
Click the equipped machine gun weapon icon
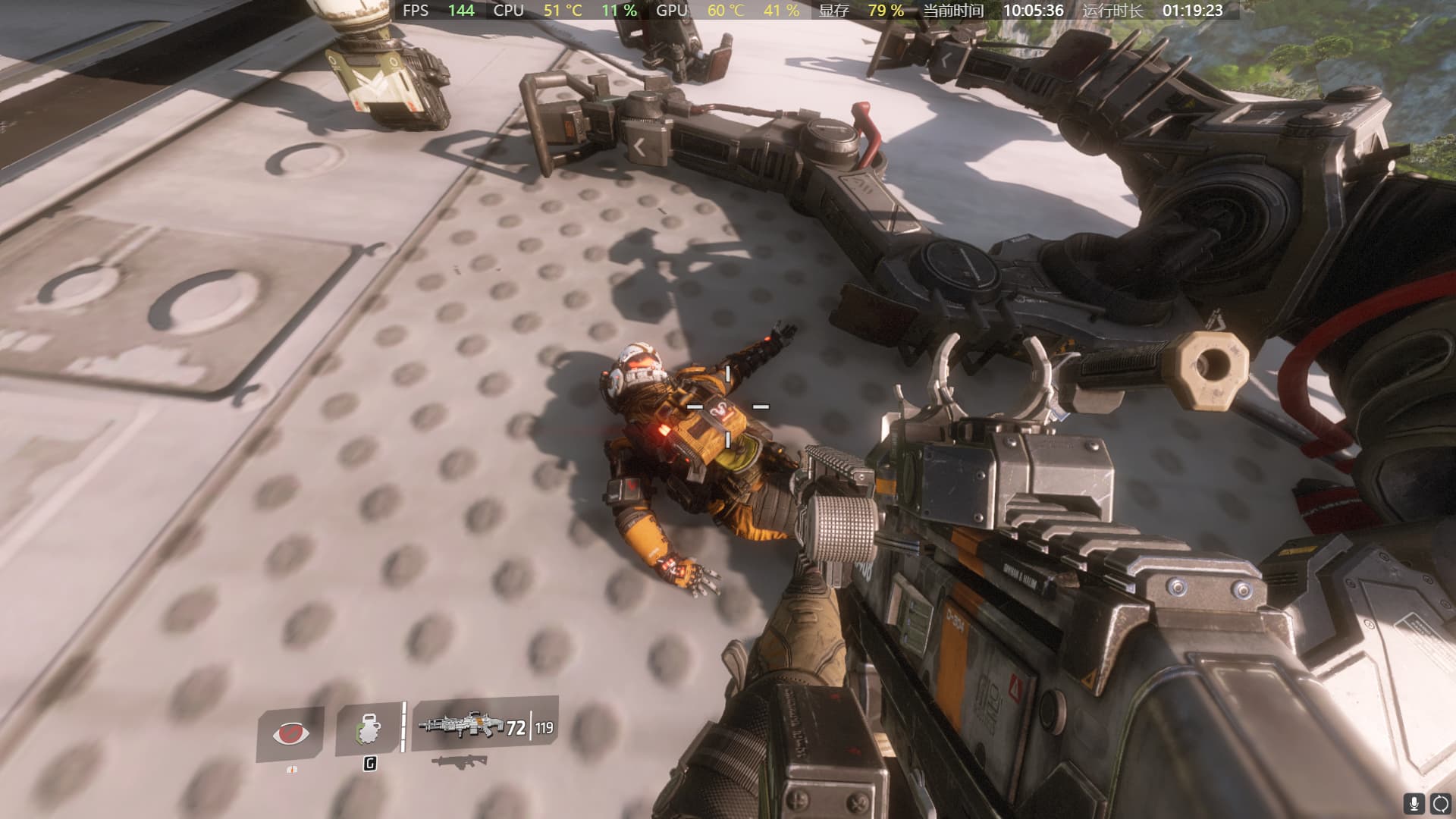click(x=460, y=726)
